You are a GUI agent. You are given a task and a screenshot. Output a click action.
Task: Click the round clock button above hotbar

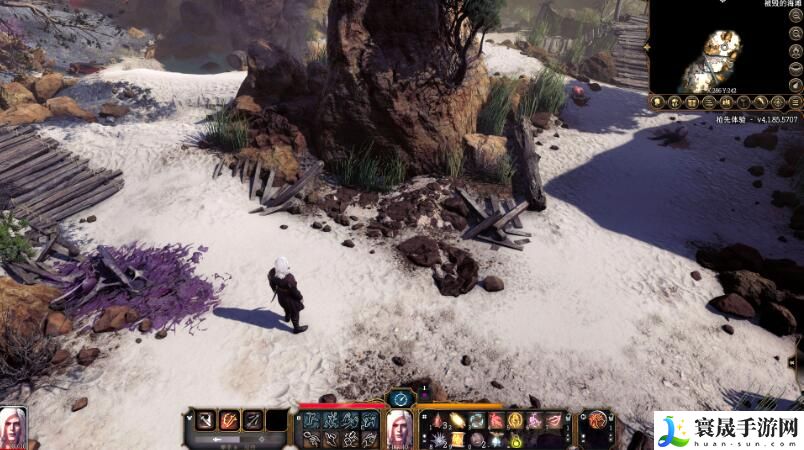coord(401,397)
